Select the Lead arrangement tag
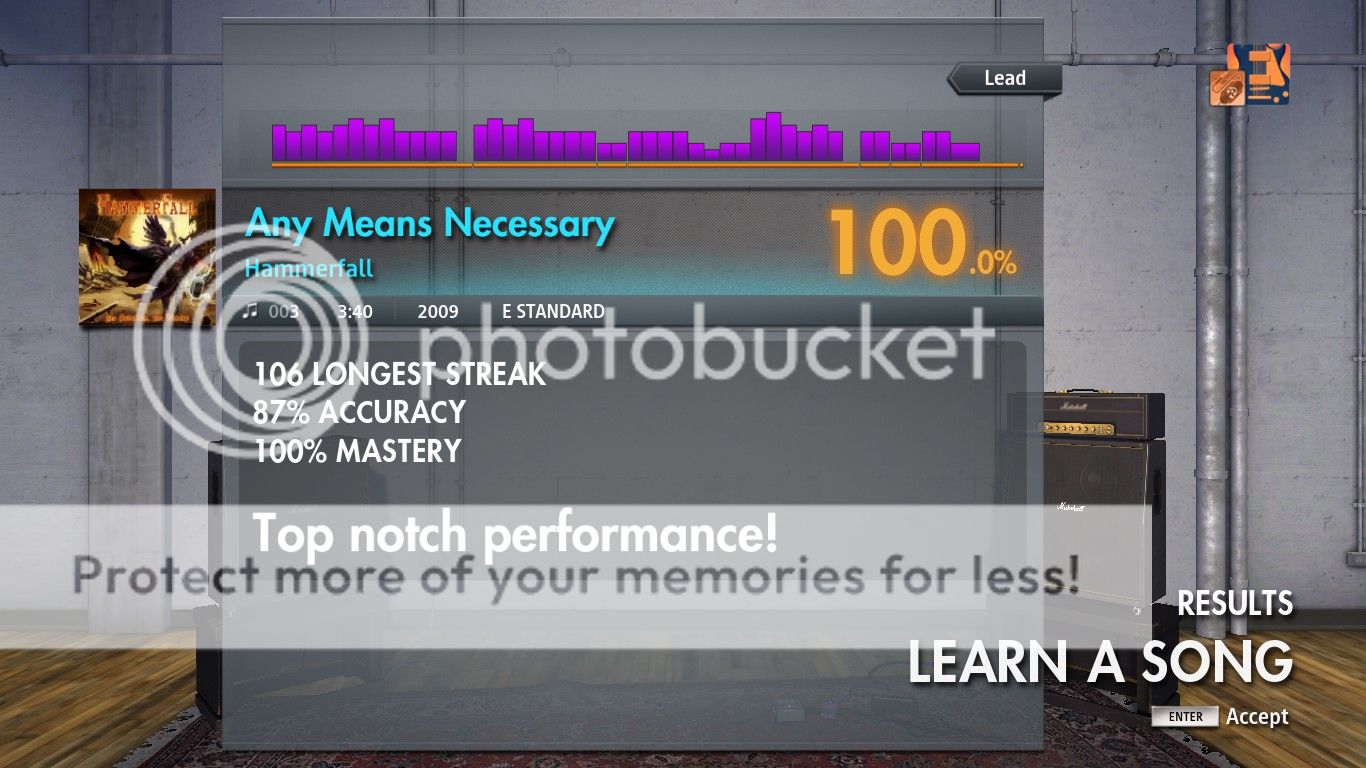 tap(1004, 78)
